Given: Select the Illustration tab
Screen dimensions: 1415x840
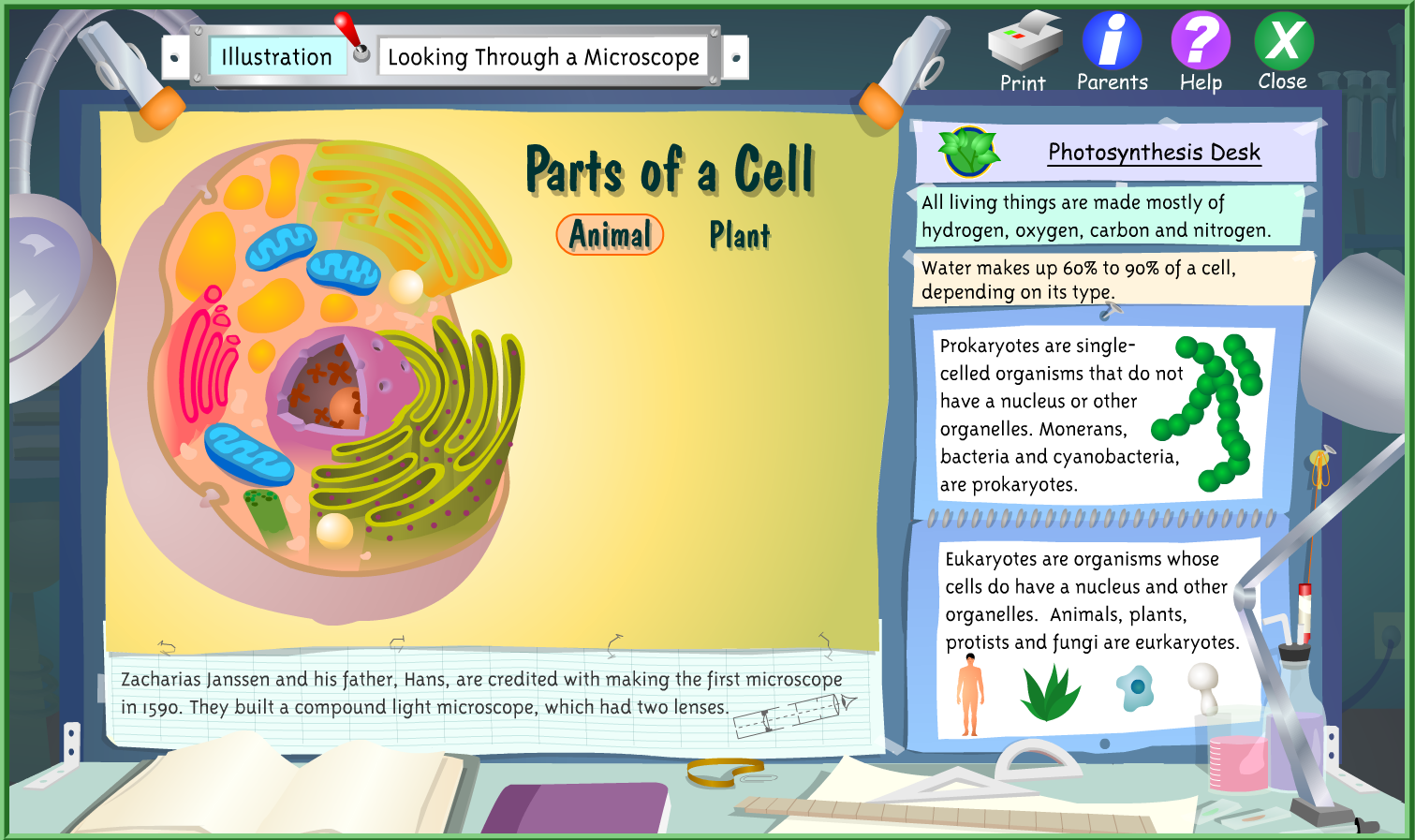Looking at the screenshot, I should (x=276, y=56).
